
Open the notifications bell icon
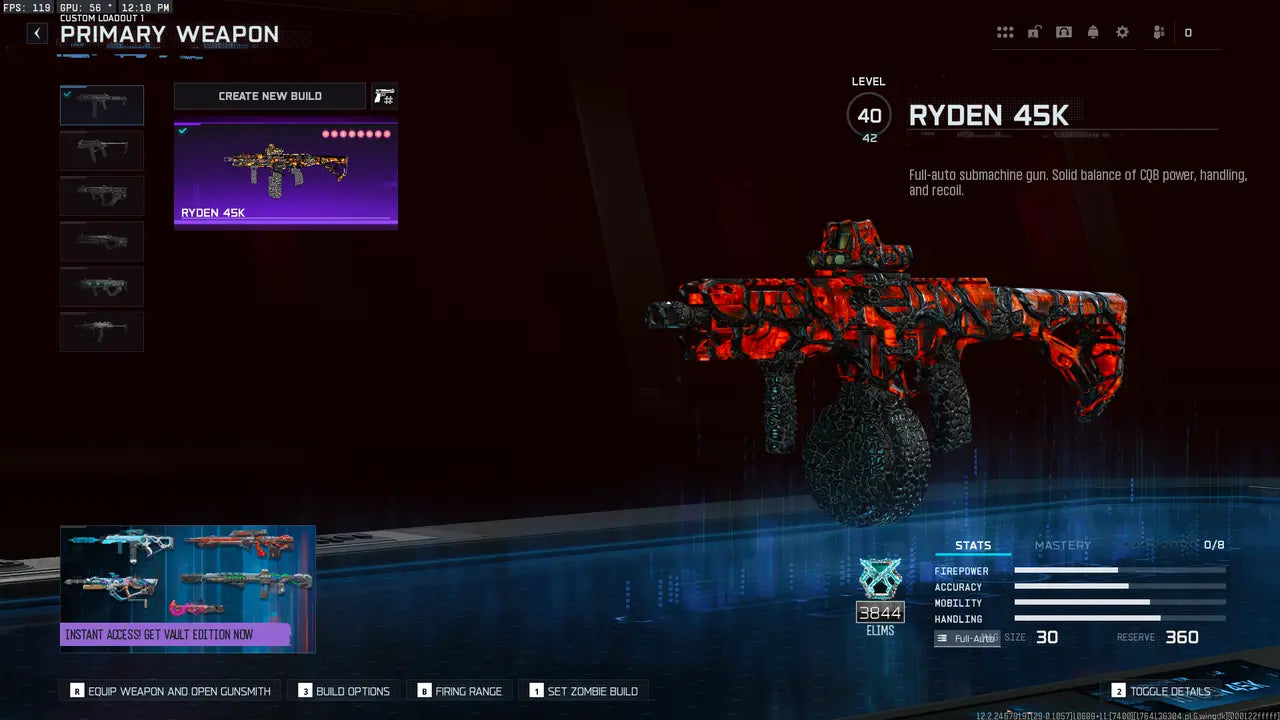coord(1092,31)
